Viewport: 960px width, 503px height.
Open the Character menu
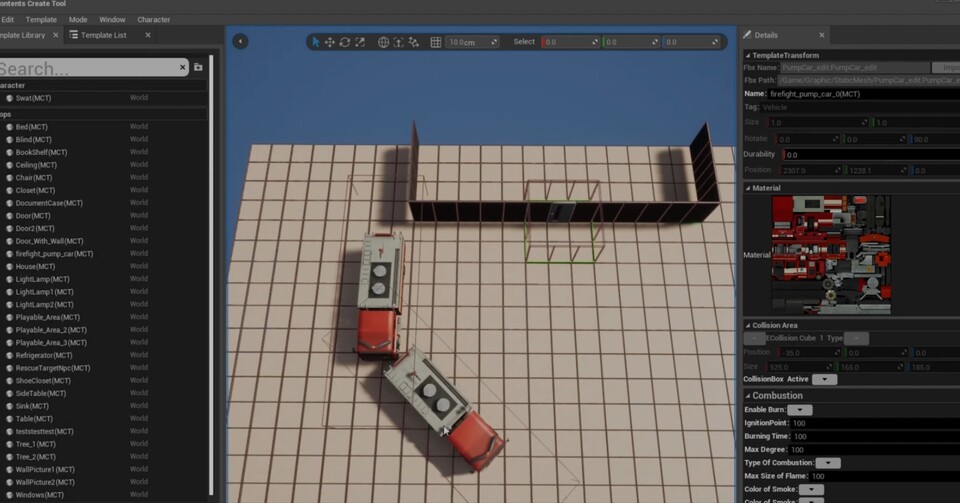(x=153, y=19)
